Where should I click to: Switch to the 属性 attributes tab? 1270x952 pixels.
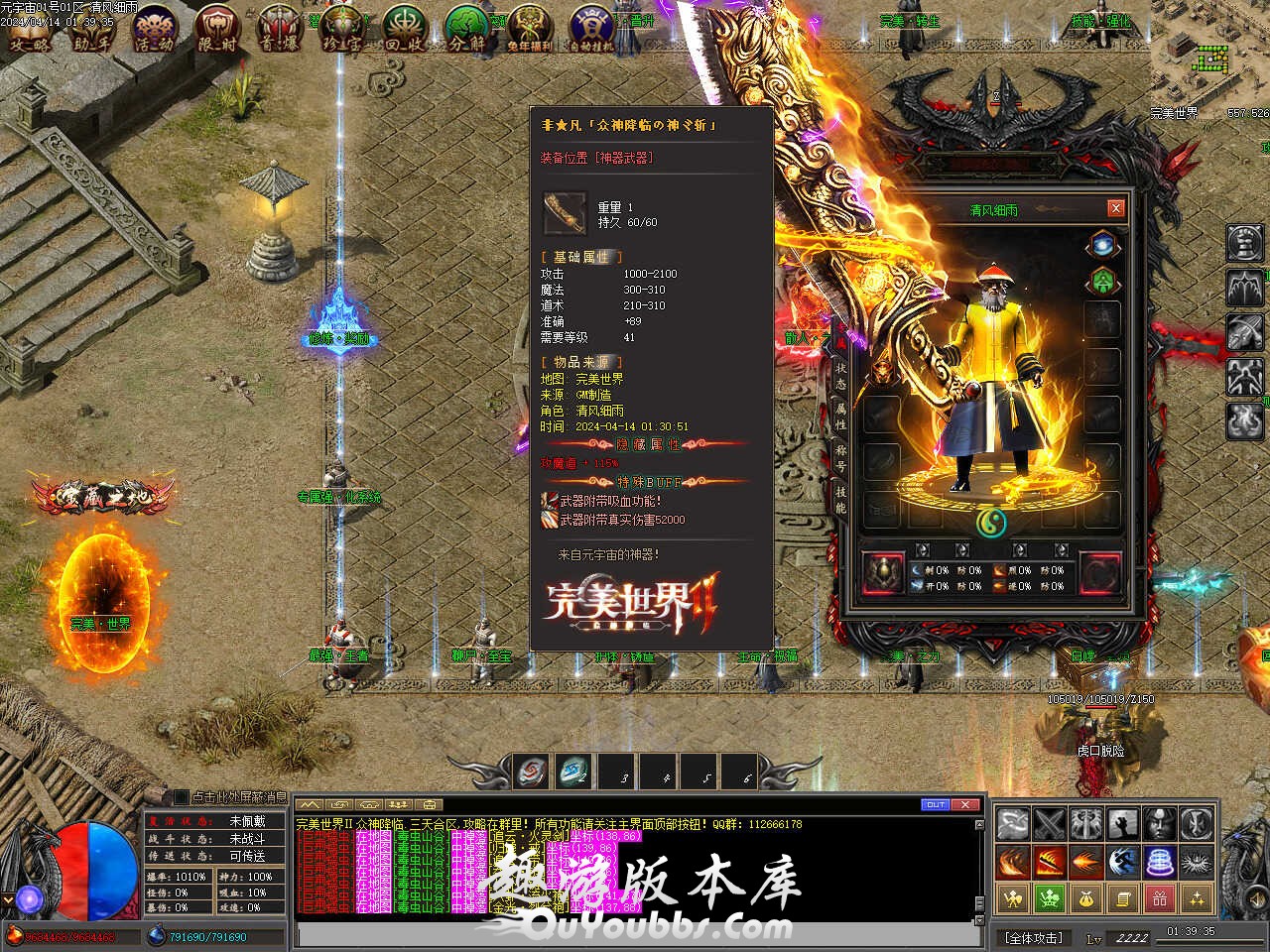[840, 417]
